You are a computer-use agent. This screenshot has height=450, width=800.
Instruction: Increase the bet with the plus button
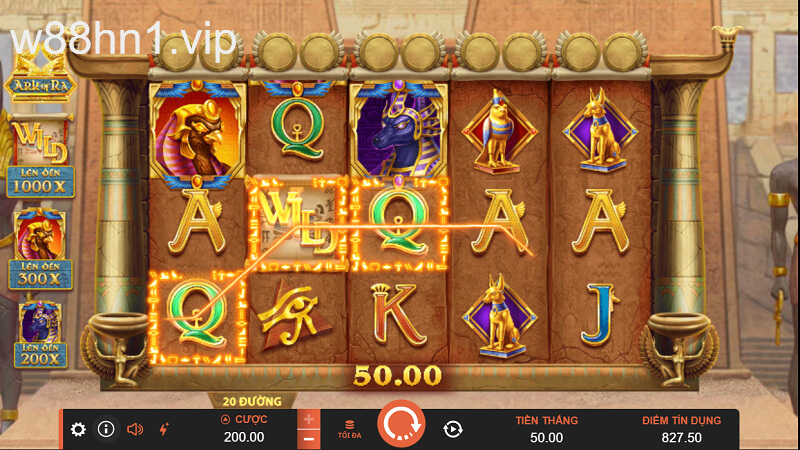pos(309,419)
